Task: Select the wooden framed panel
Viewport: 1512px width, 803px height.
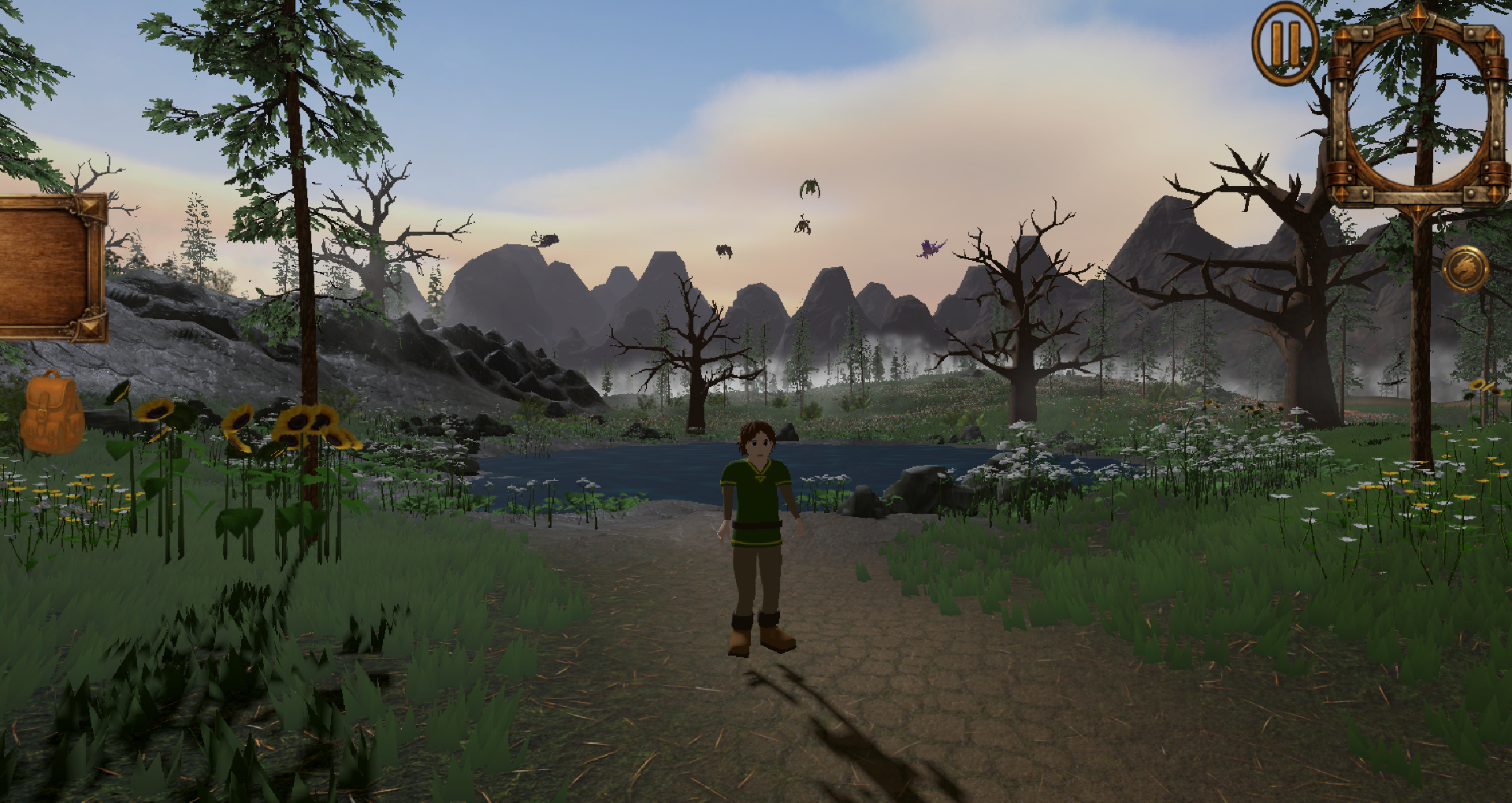Action: 51,267
